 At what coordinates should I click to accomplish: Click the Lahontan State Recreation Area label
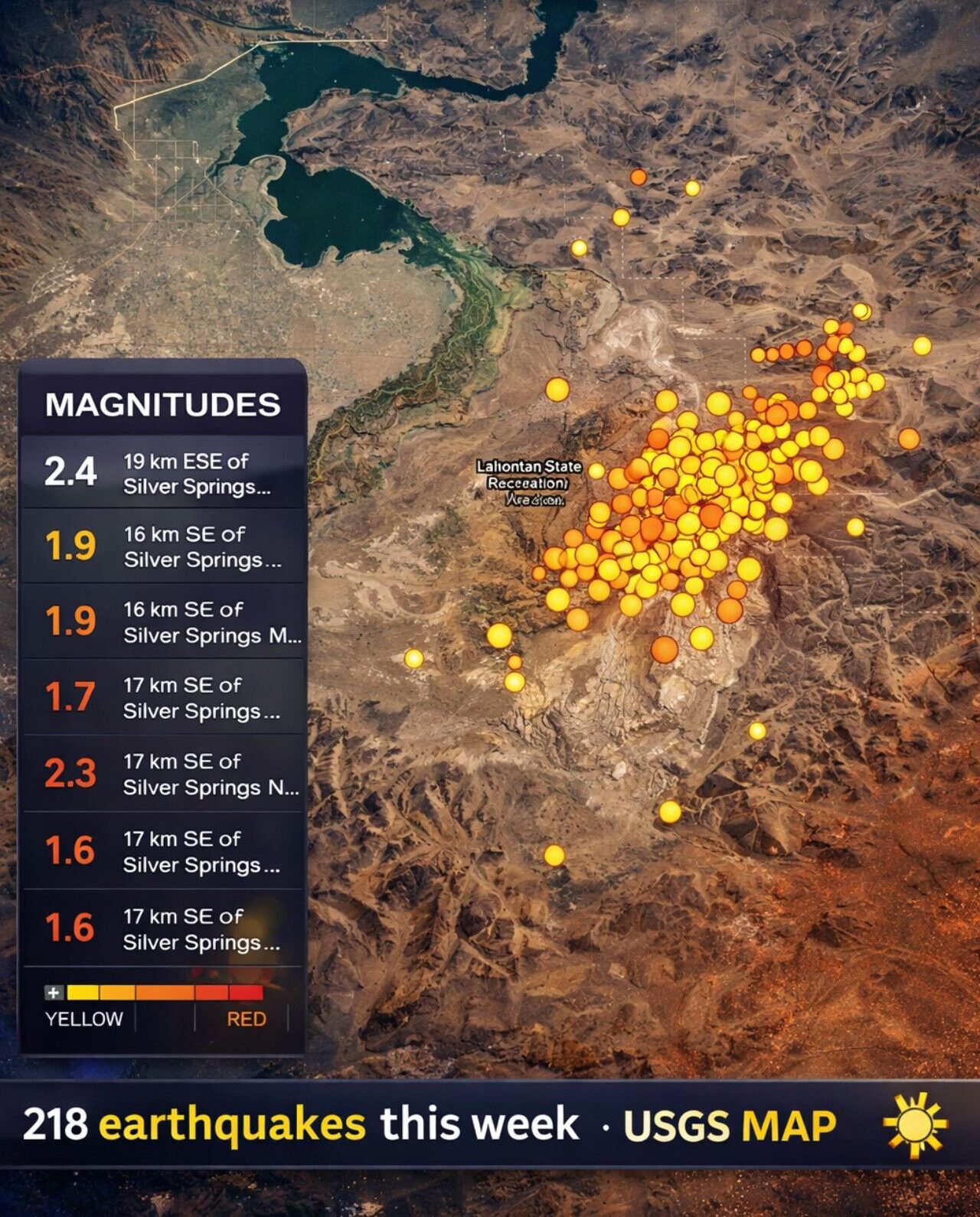(529, 483)
